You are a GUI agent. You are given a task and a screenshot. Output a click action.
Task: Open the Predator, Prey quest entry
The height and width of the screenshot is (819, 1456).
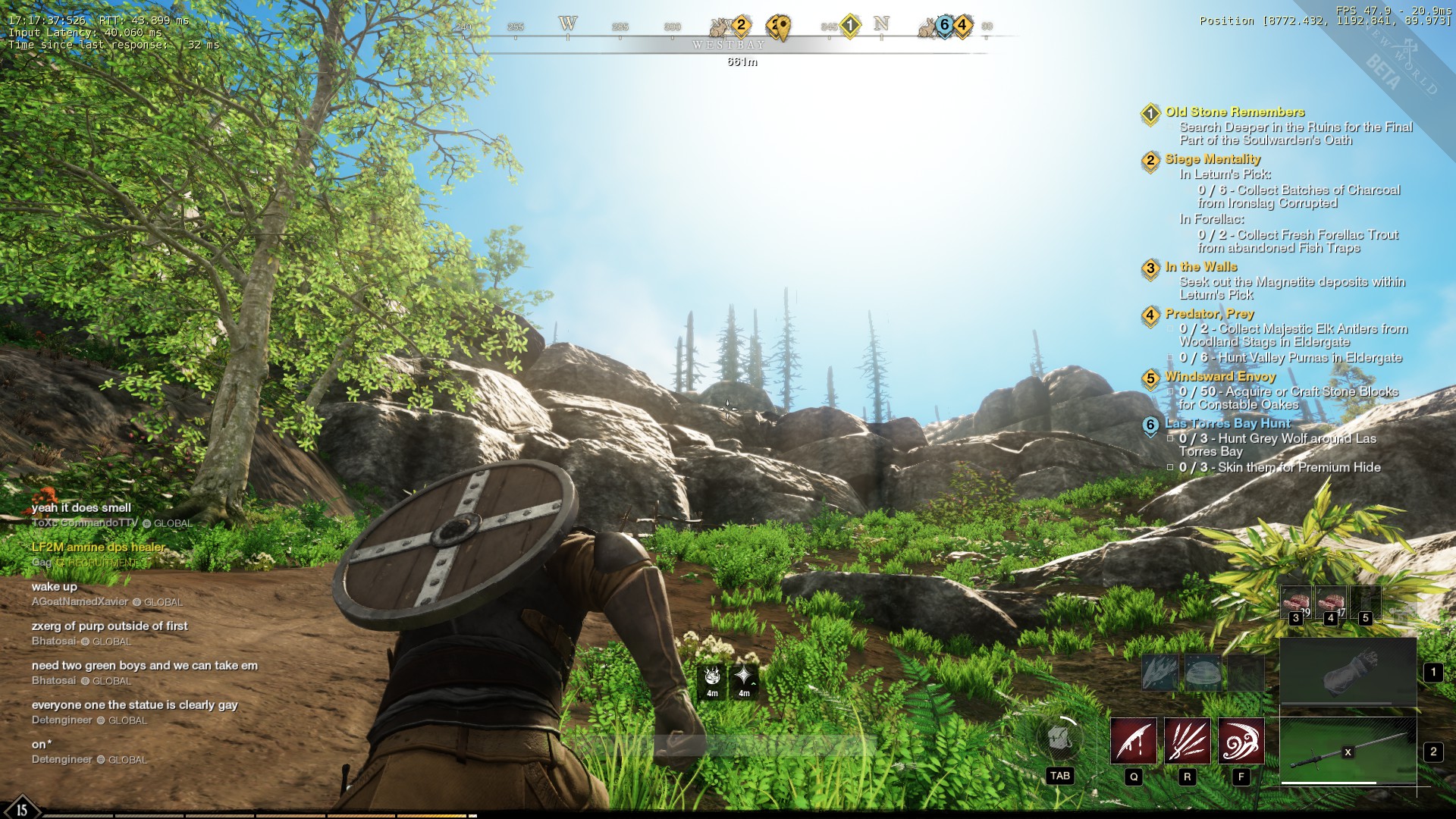[x=1210, y=314]
